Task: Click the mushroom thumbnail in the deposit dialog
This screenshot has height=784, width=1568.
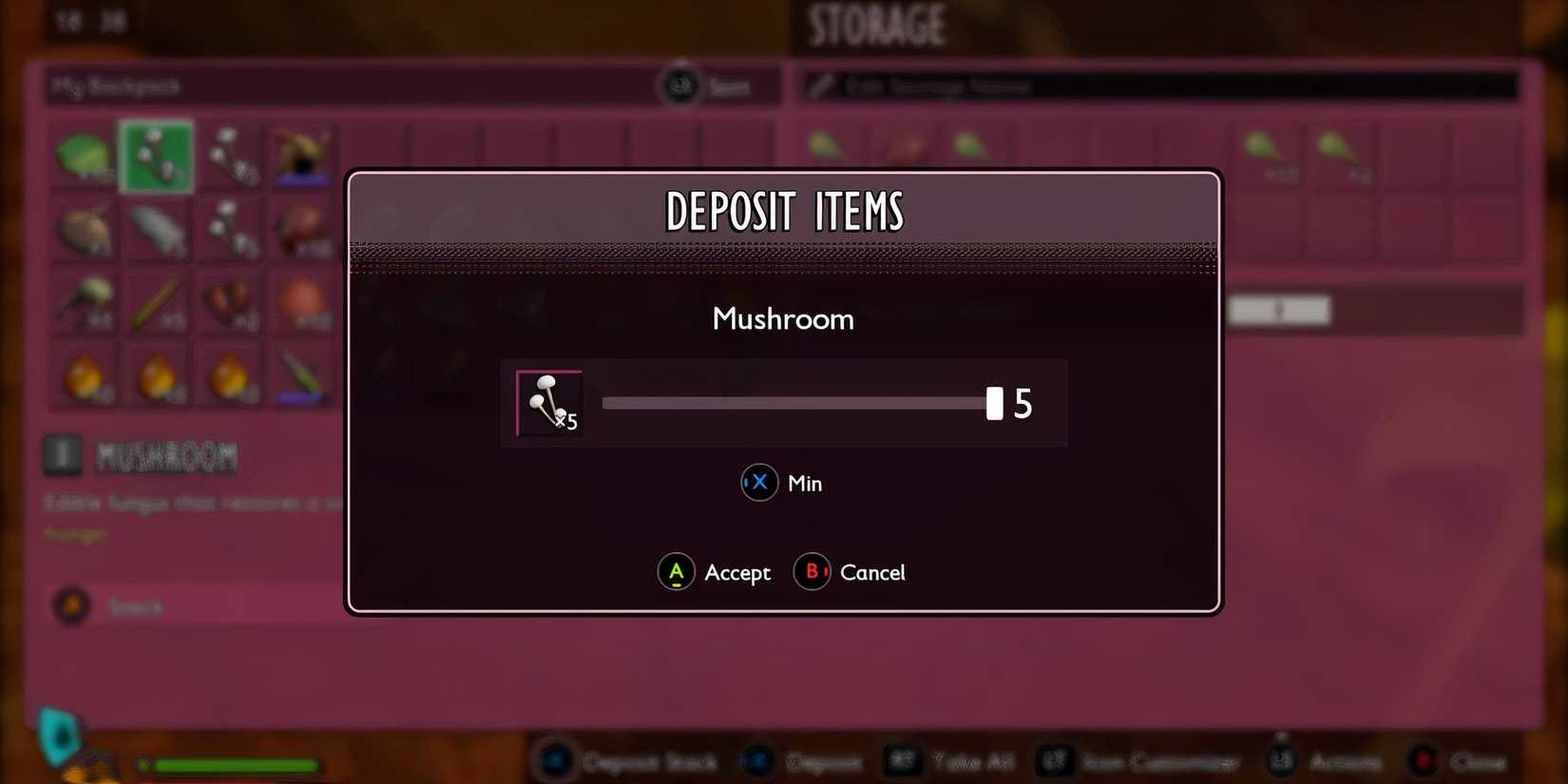Action: coord(548,402)
